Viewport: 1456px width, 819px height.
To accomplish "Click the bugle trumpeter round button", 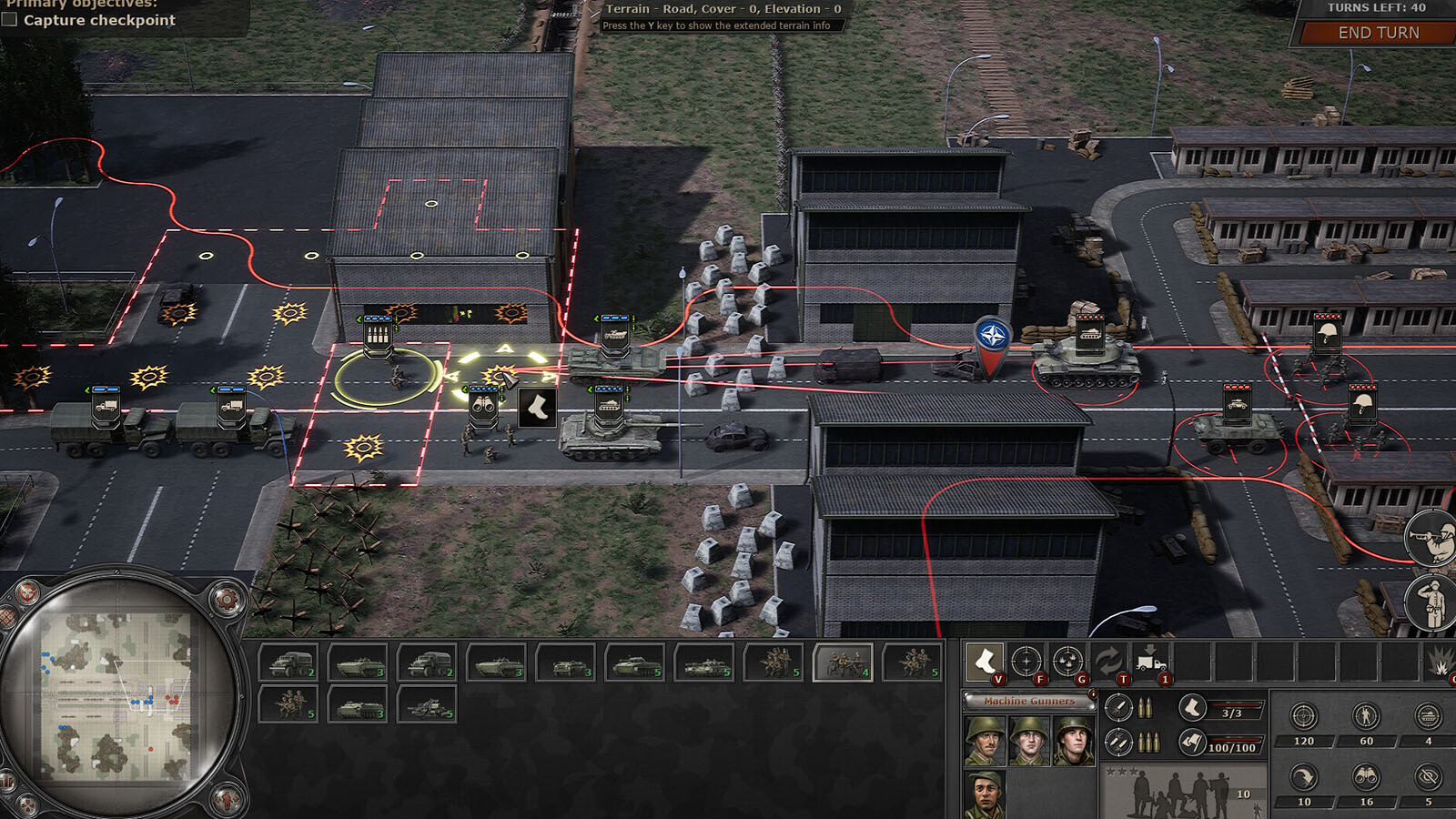I will (1431, 538).
